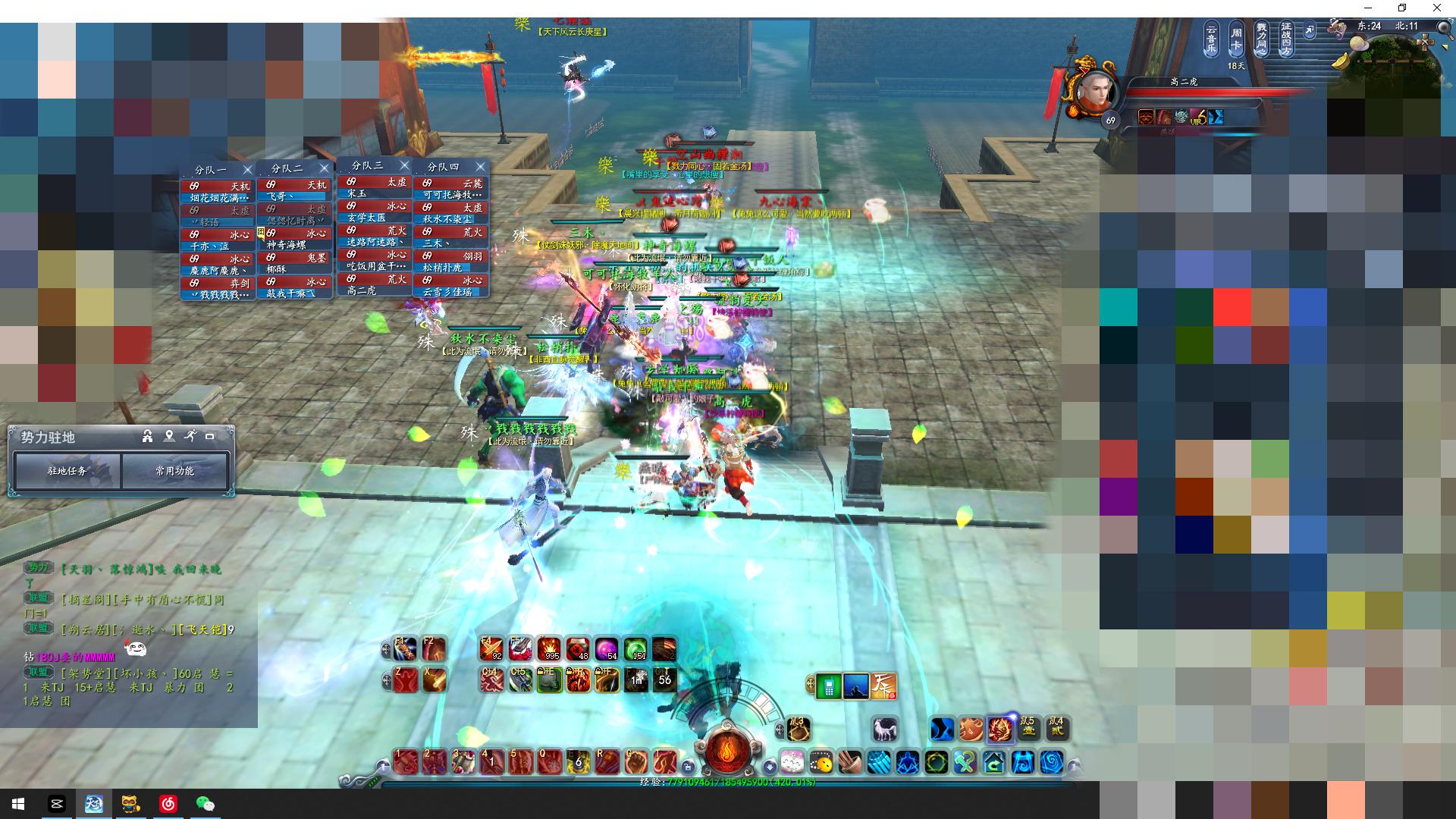Open the 周卡 weekly card button
1456x819 pixels.
point(1236,39)
